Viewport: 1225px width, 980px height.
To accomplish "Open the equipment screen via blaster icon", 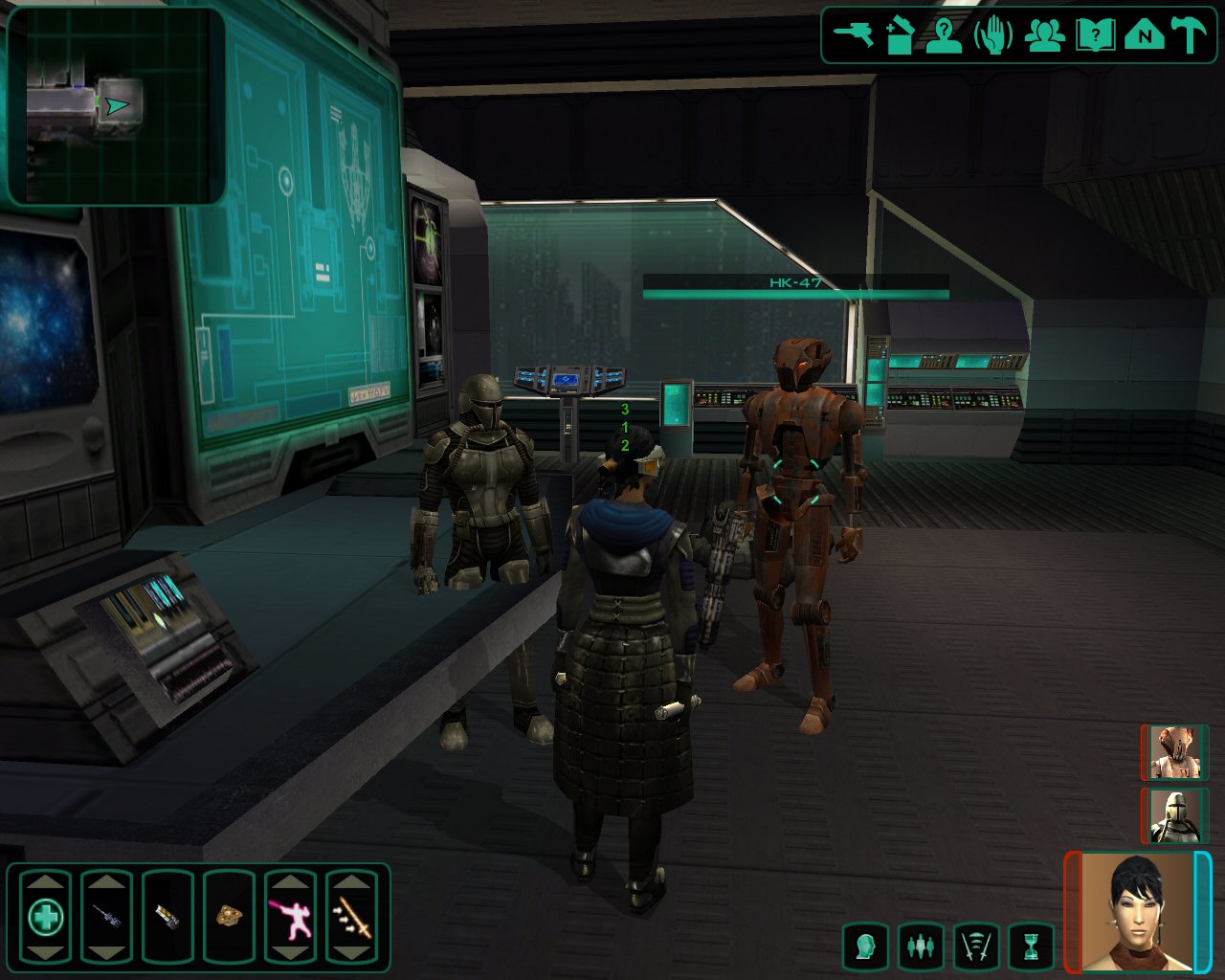I will click(x=854, y=35).
